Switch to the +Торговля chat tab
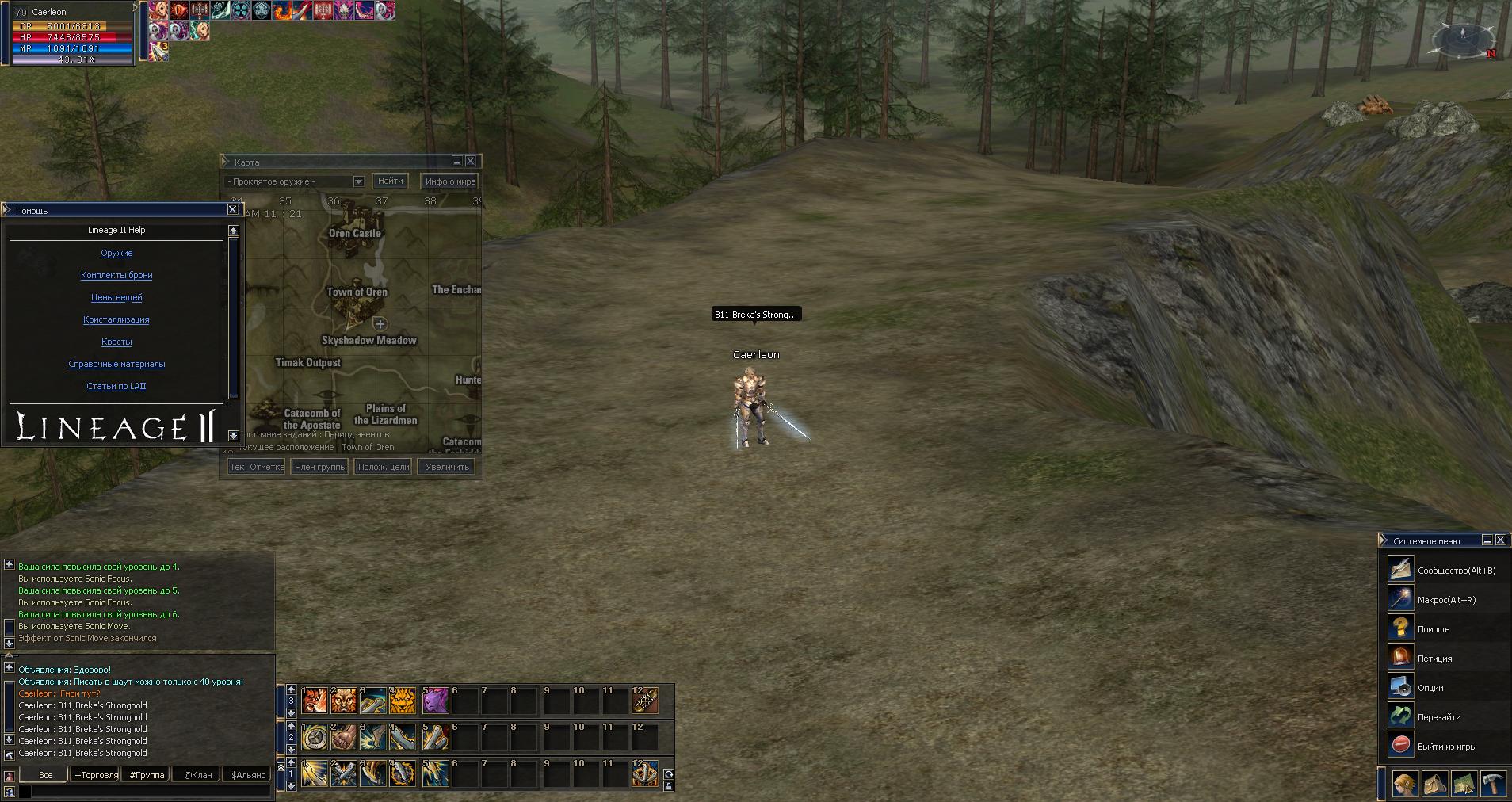 pos(96,775)
